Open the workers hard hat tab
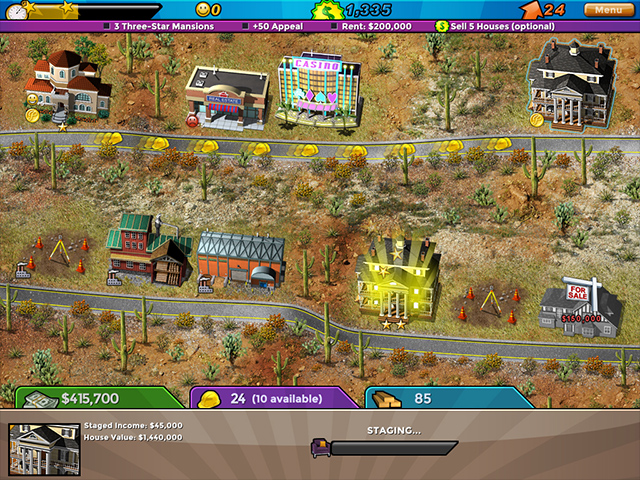Image resolution: width=640 pixels, height=480 pixels. click(x=272, y=398)
